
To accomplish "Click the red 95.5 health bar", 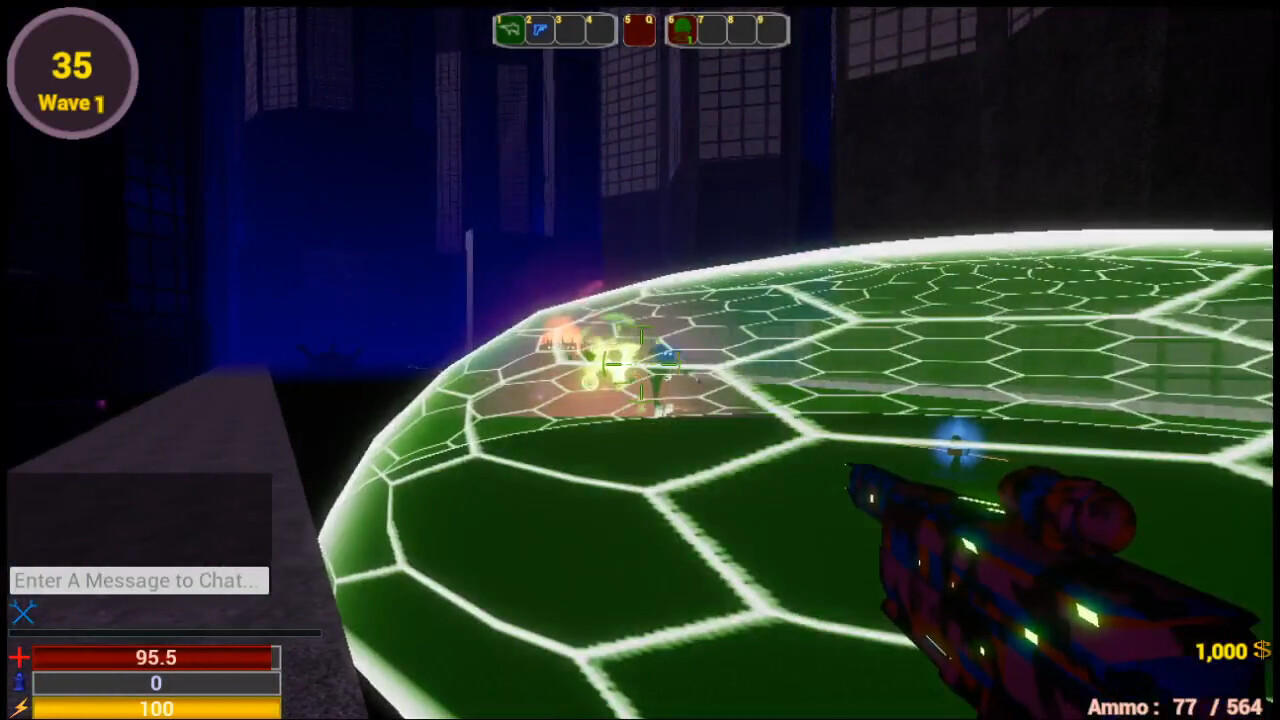I will tap(155, 657).
